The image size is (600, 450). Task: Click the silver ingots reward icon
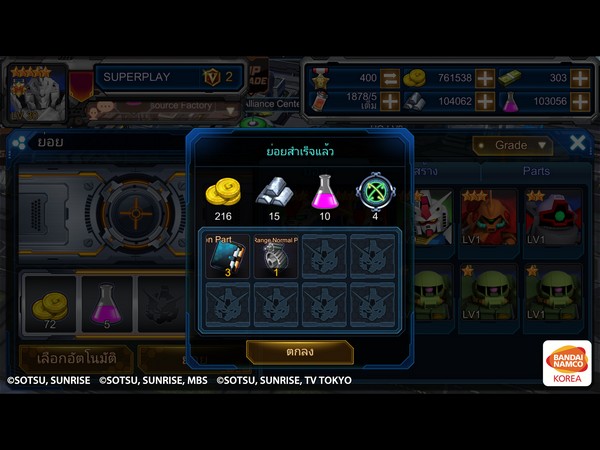[x=275, y=188]
